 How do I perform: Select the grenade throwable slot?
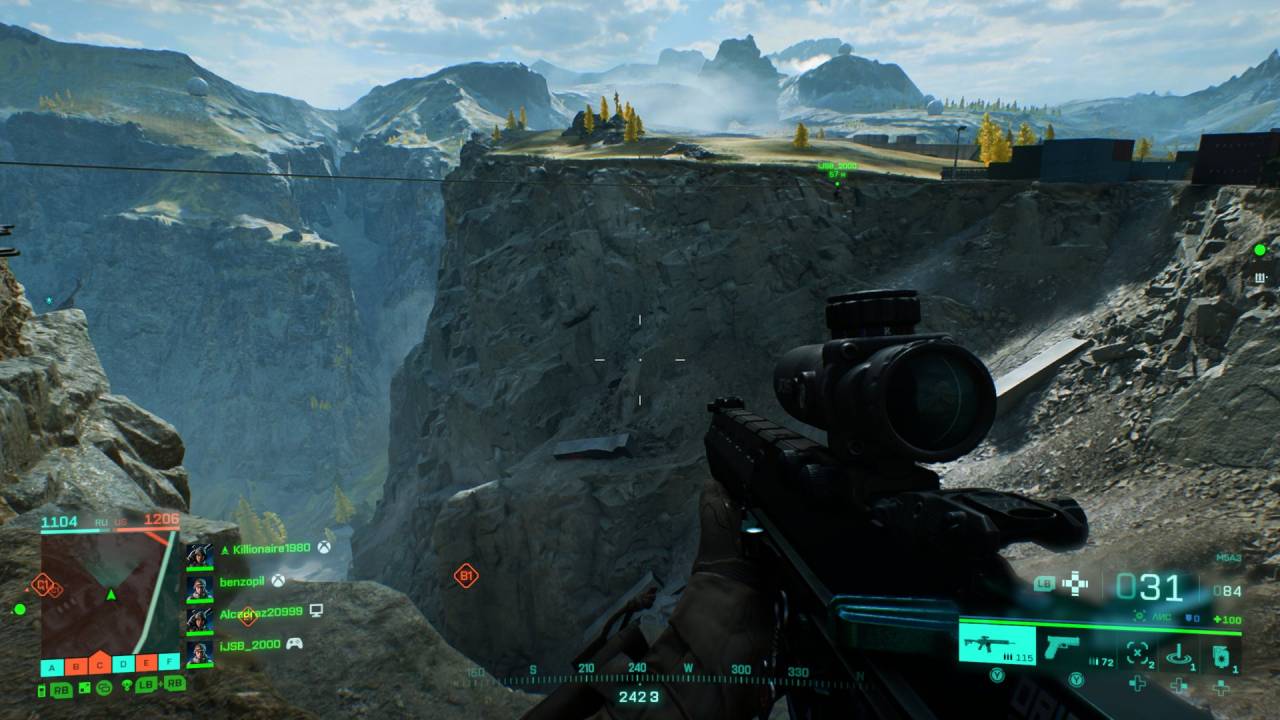pyautogui.click(x=1221, y=654)
